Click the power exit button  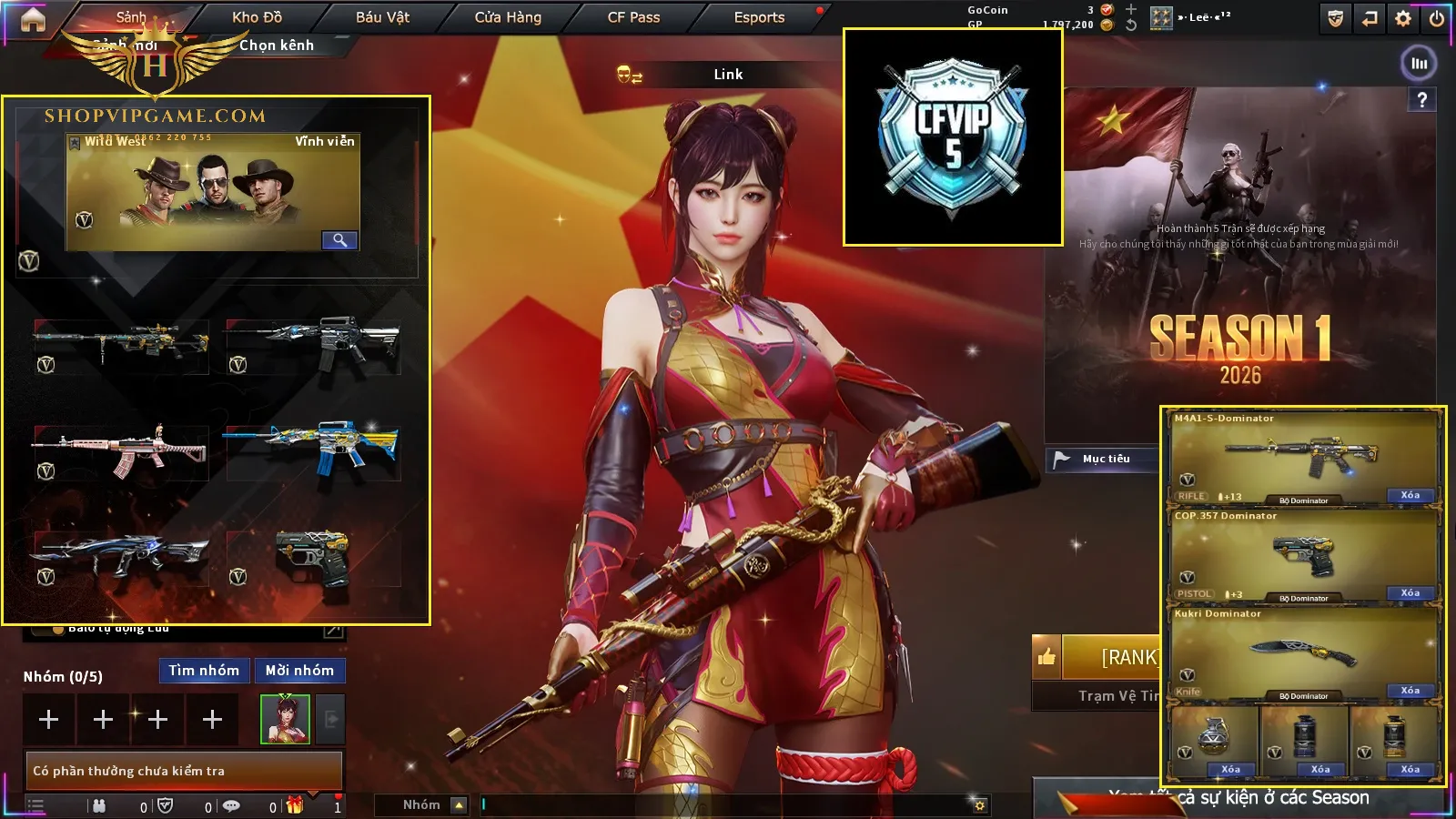pyautogui.click(x=1437, y=19)
